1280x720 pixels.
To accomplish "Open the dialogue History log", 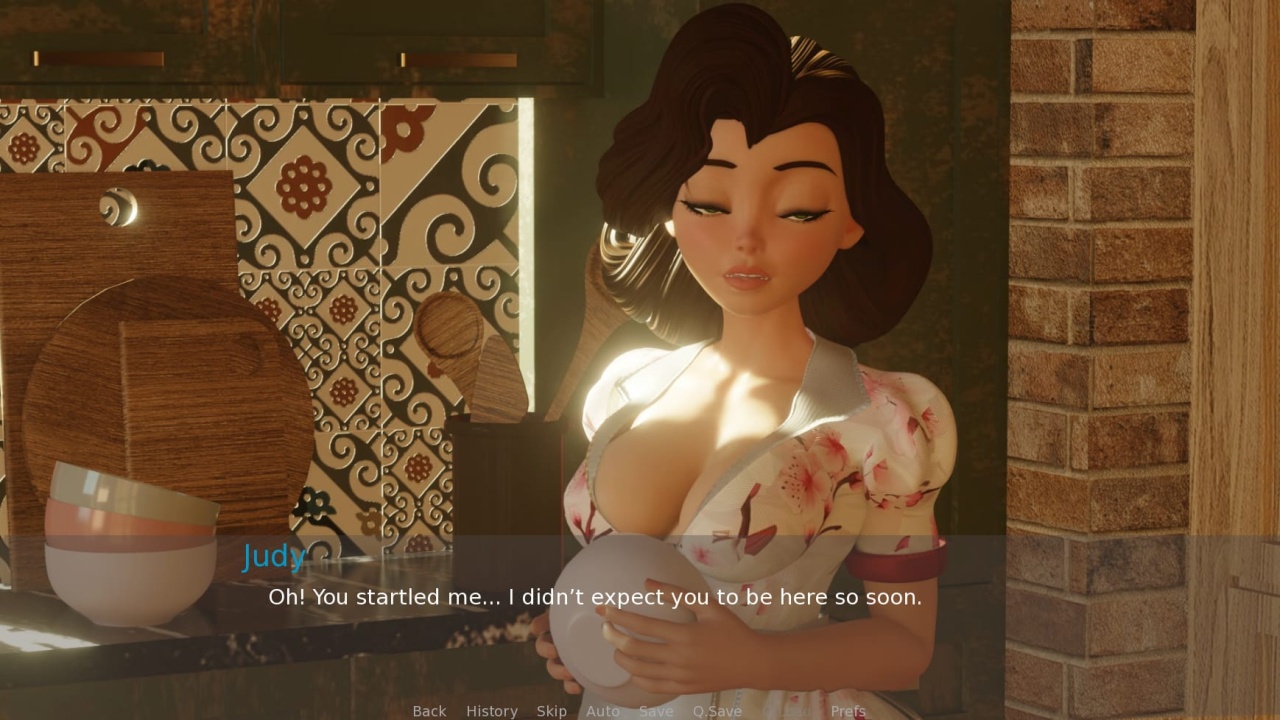I will (x=492, y=711).
